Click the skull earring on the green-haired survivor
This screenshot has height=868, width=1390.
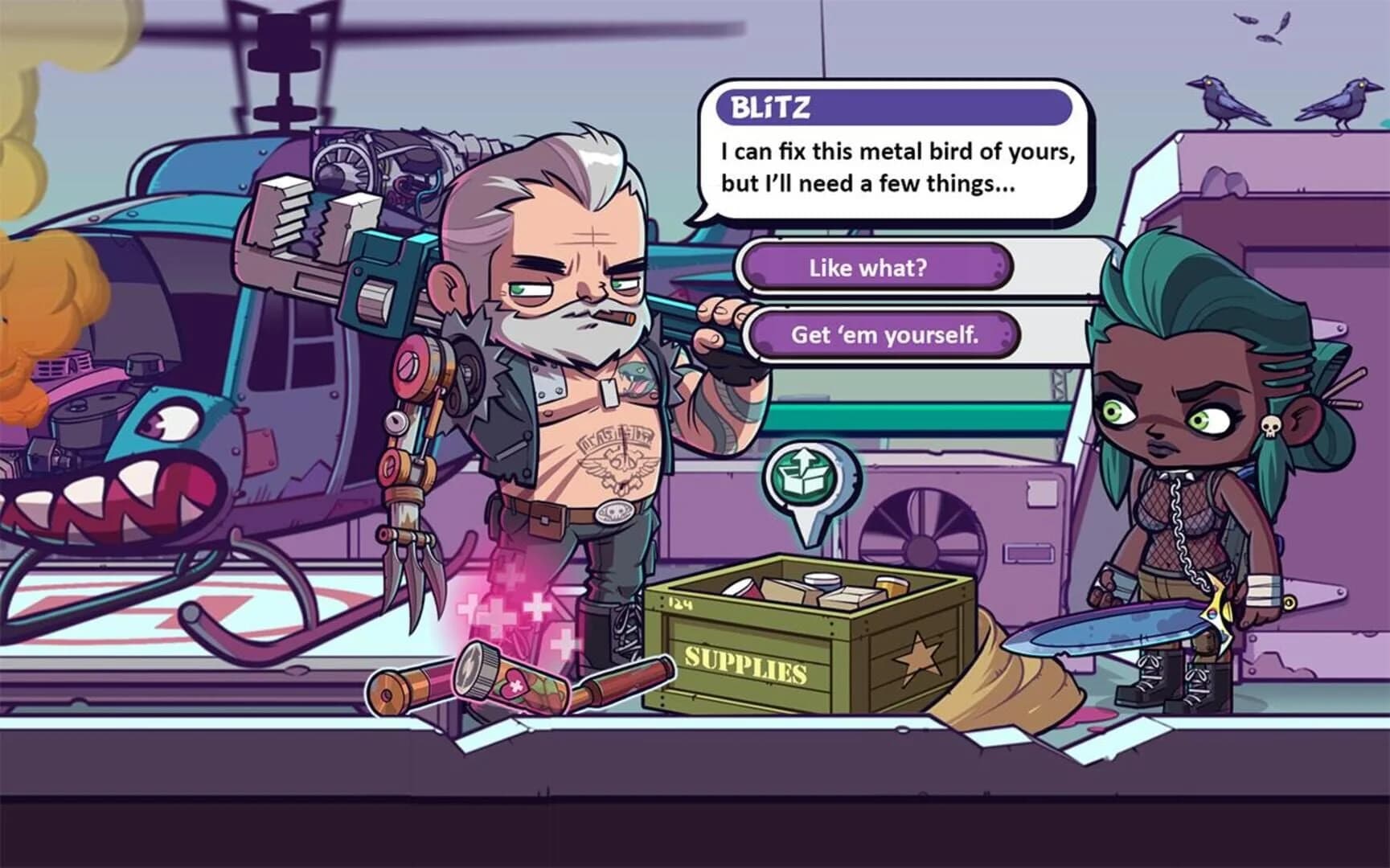point(1270,427)
